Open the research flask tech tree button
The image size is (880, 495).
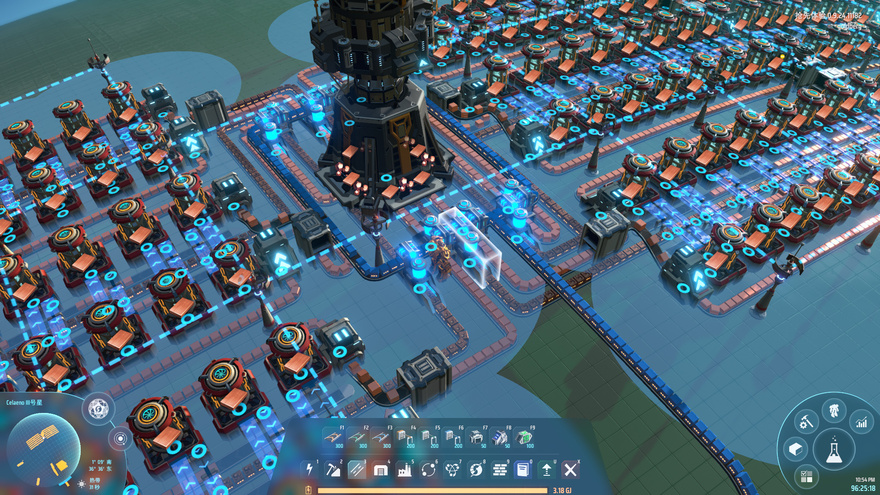coord(833,451)
